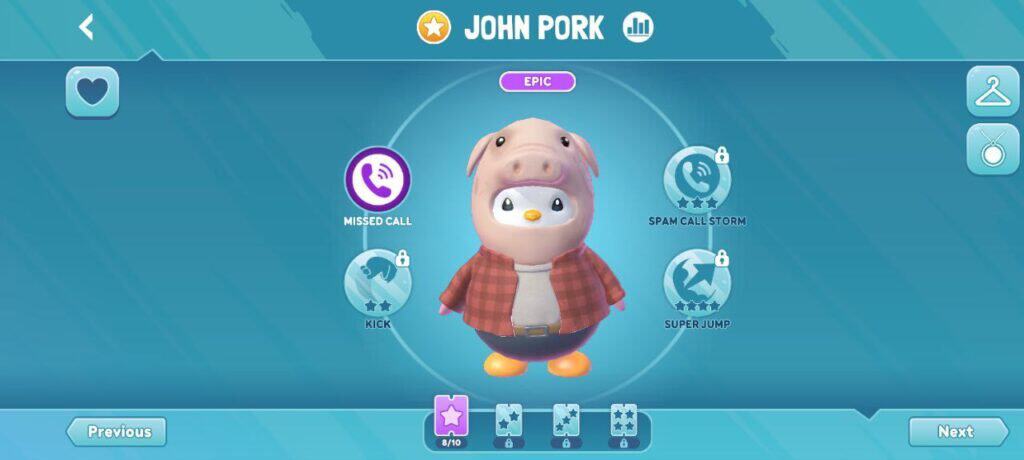This screenshot has height=460, width=1024.
Task: Go to the Previous character
Action: 117,432
